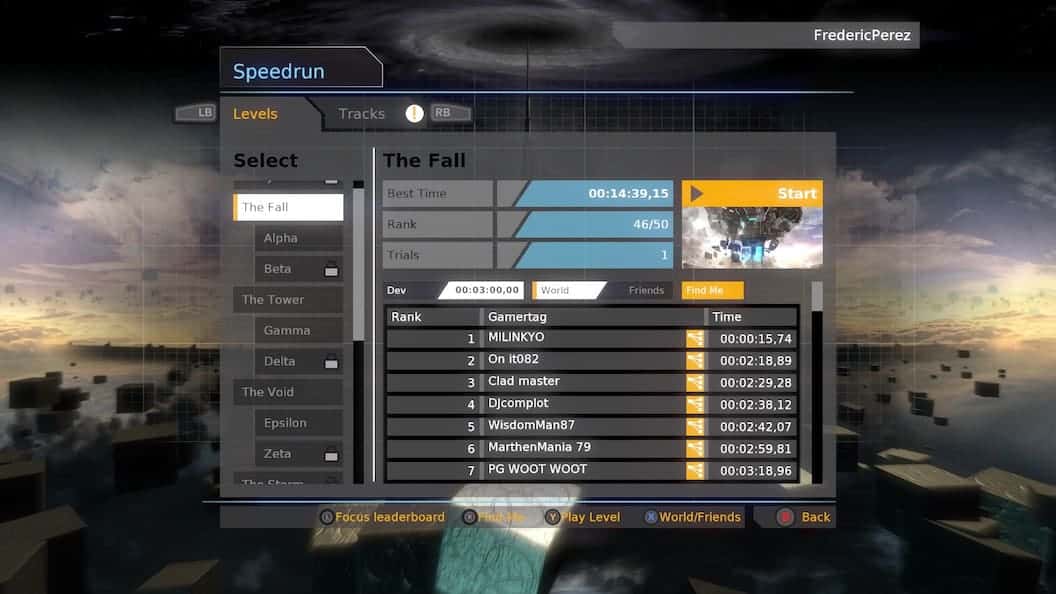
Task: Switch leaderboard filter to Friends
Action: coord(645,290)
